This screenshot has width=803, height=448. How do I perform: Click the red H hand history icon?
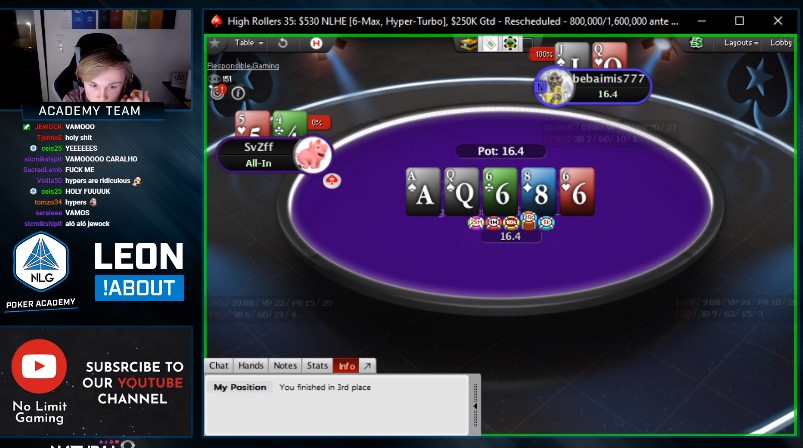pyautogui.click(x=317, y=43)
